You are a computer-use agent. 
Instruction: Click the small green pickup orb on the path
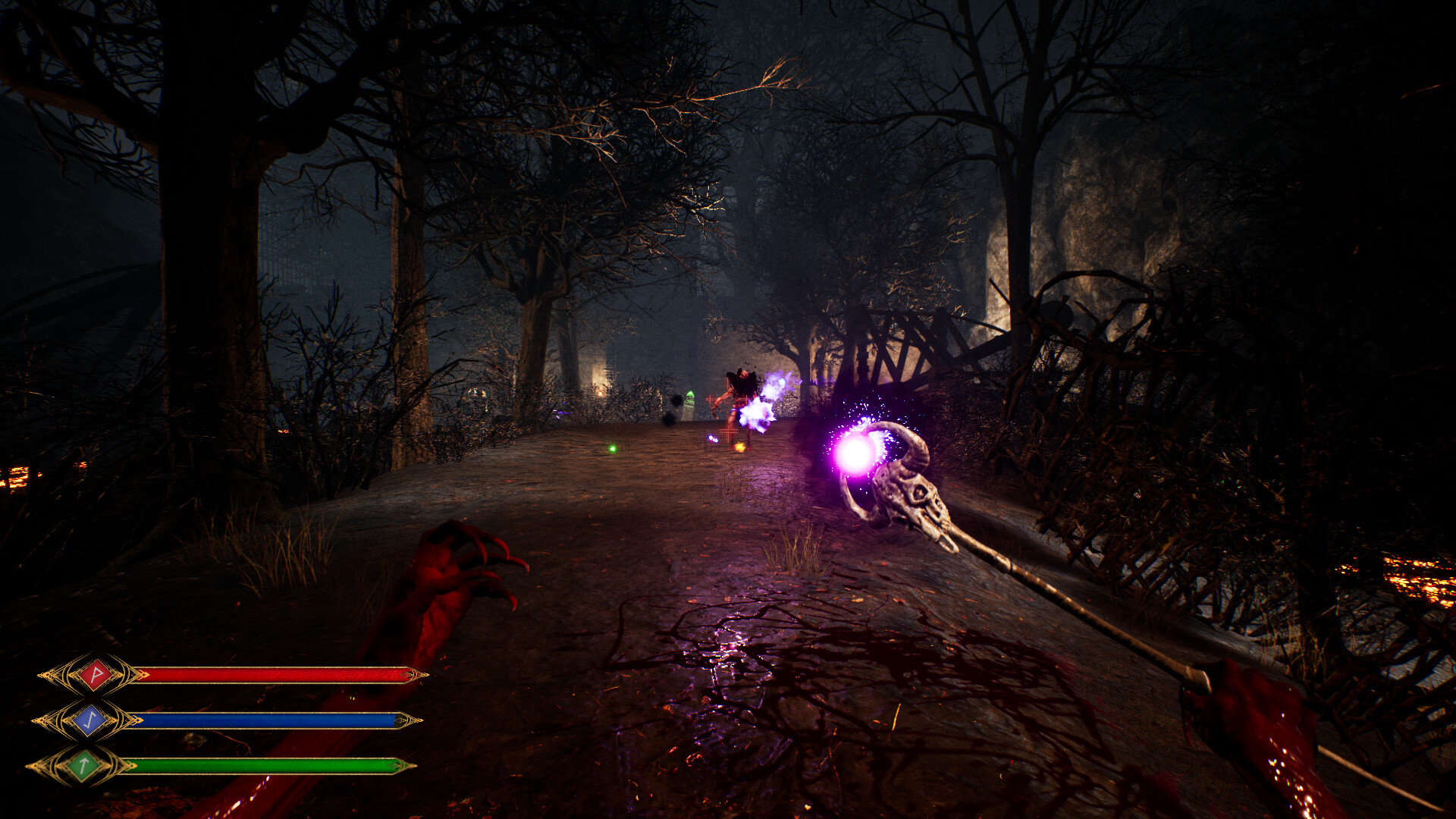click(611, 449)
